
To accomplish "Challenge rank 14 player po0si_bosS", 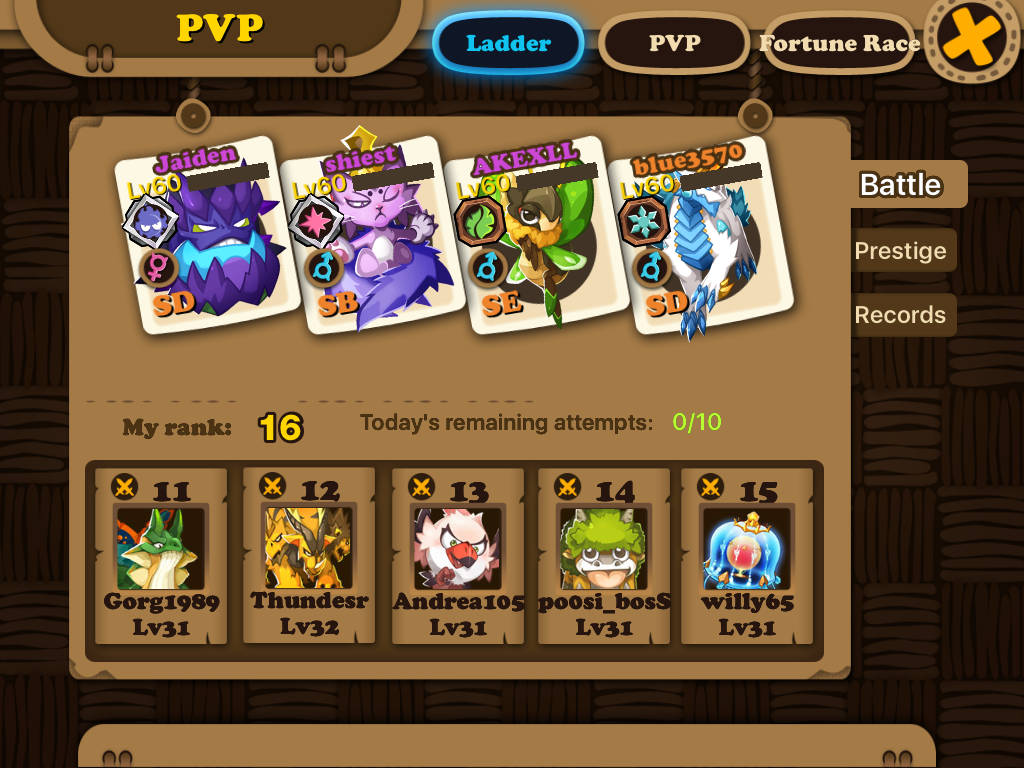I will pyautogui.click(x=603, y=556).
